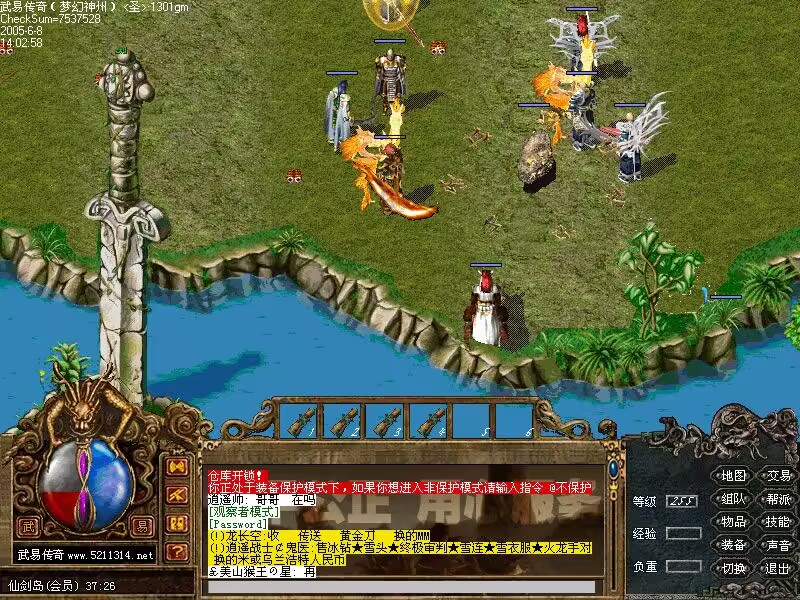Open the 物品 items inventory

coord(734,521)
